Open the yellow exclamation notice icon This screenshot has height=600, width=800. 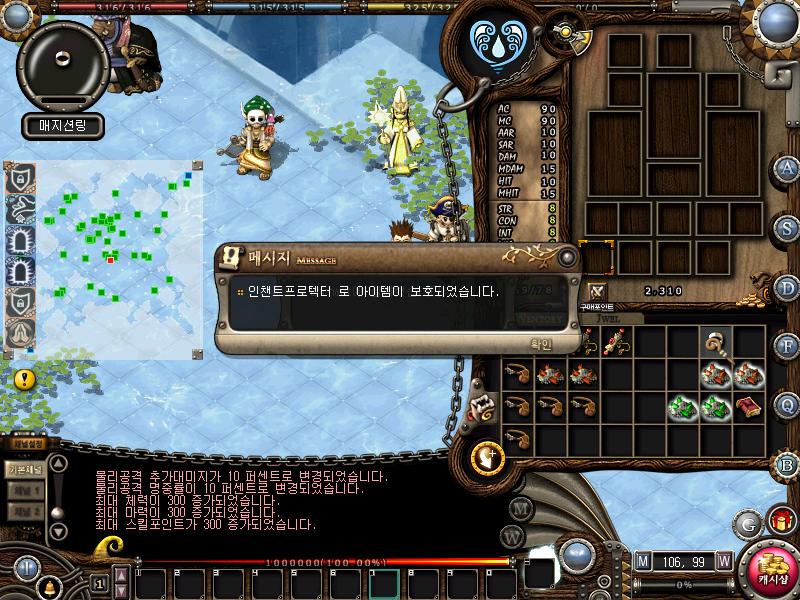point(25,379)
